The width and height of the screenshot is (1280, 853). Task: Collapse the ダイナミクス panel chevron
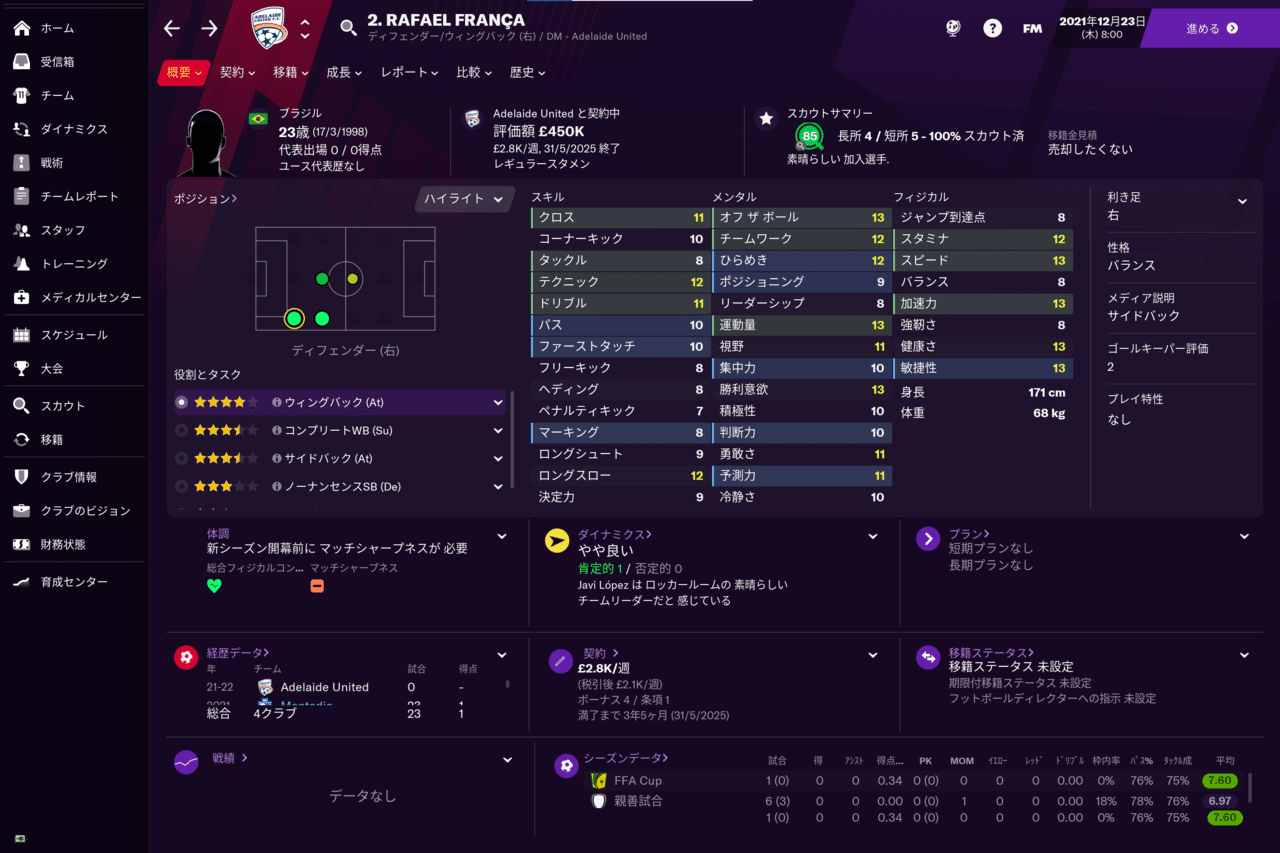click(x=871, y=536)
